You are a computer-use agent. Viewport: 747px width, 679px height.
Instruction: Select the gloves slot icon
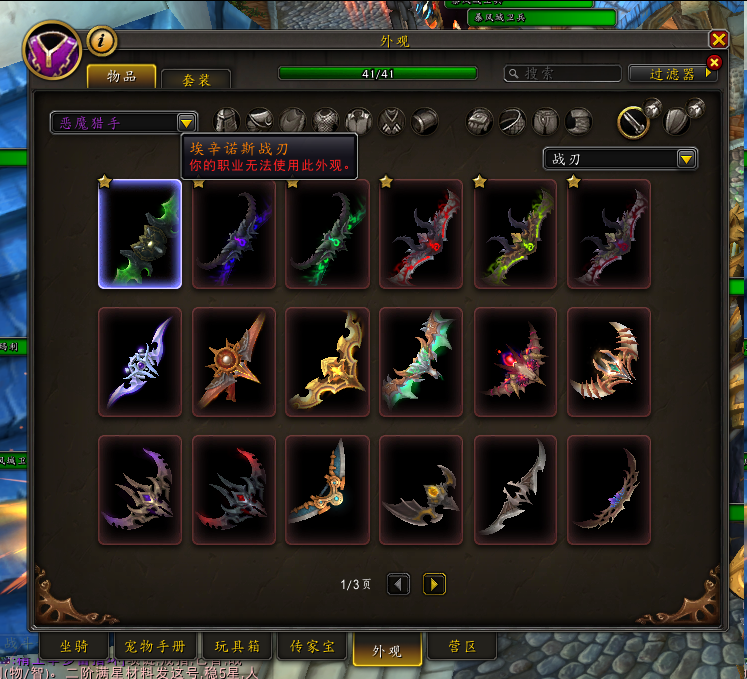pos(481,121)
